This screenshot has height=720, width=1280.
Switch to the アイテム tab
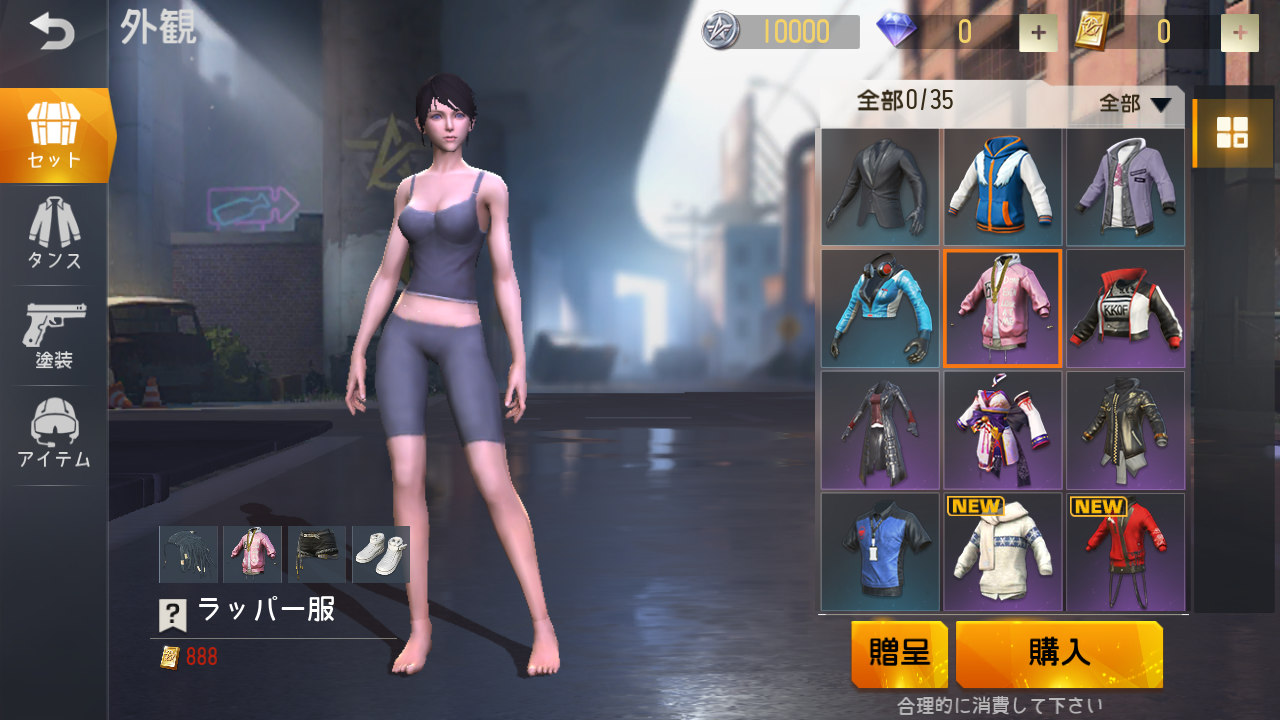(x=54, y=435)
